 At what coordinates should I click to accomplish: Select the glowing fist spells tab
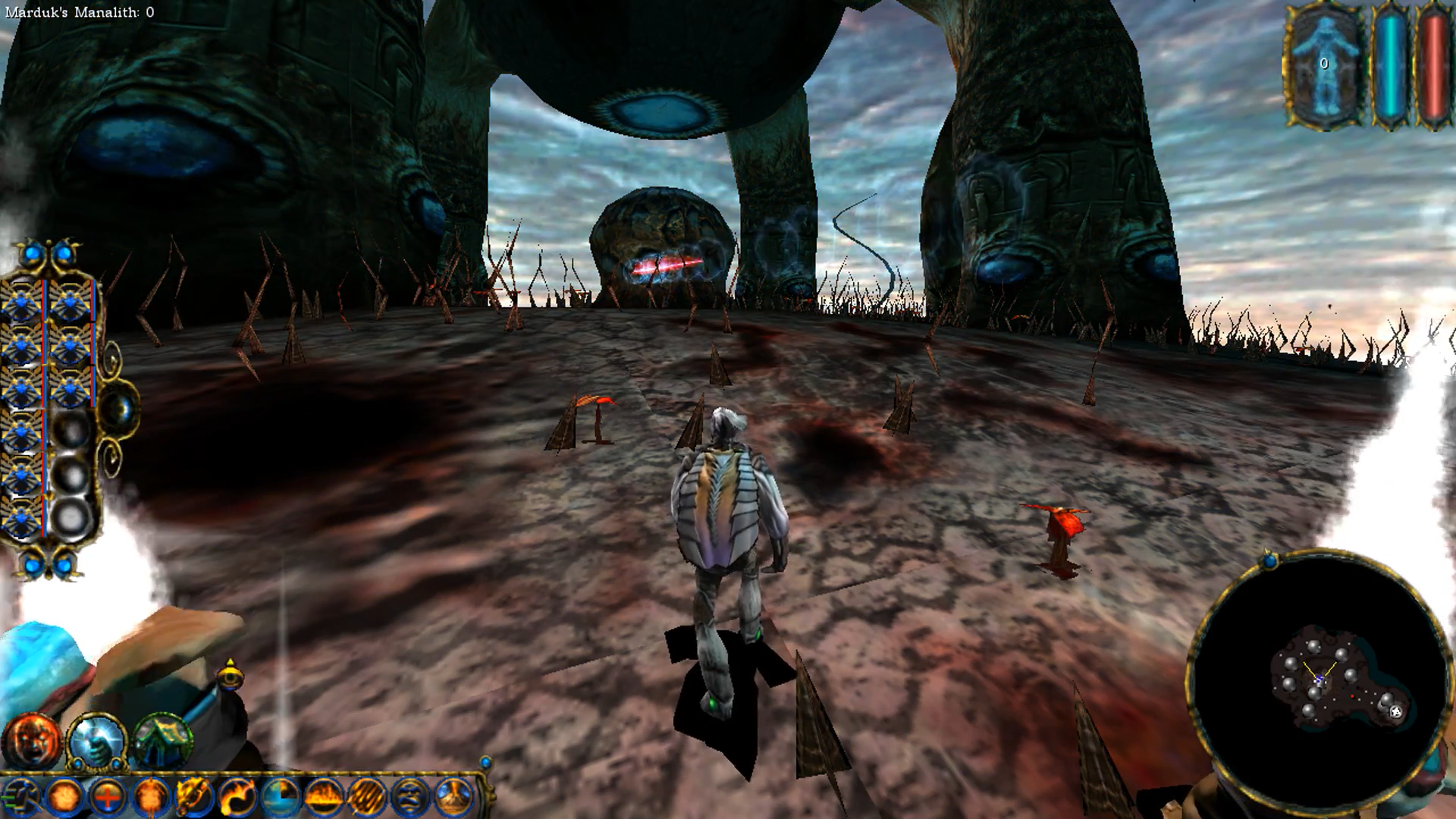(96, 741)
